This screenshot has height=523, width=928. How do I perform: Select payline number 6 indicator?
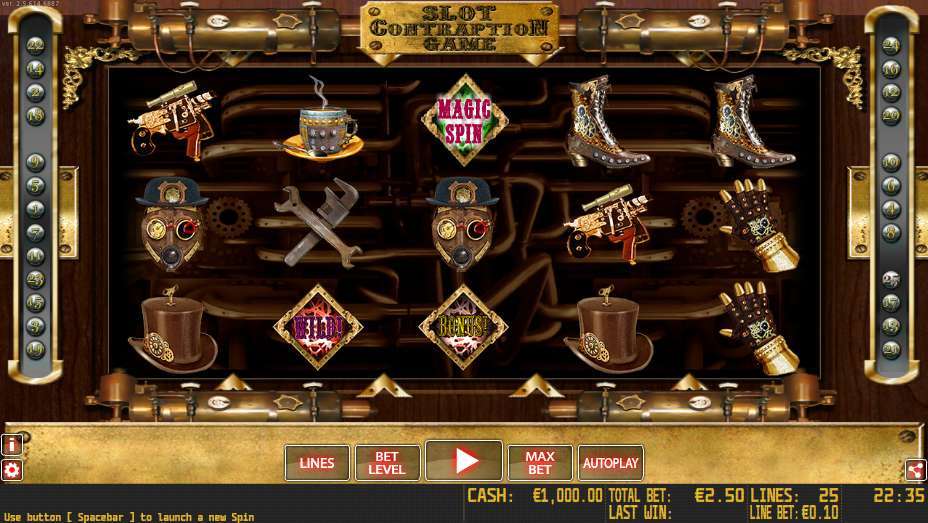click(x=890, y=186)
